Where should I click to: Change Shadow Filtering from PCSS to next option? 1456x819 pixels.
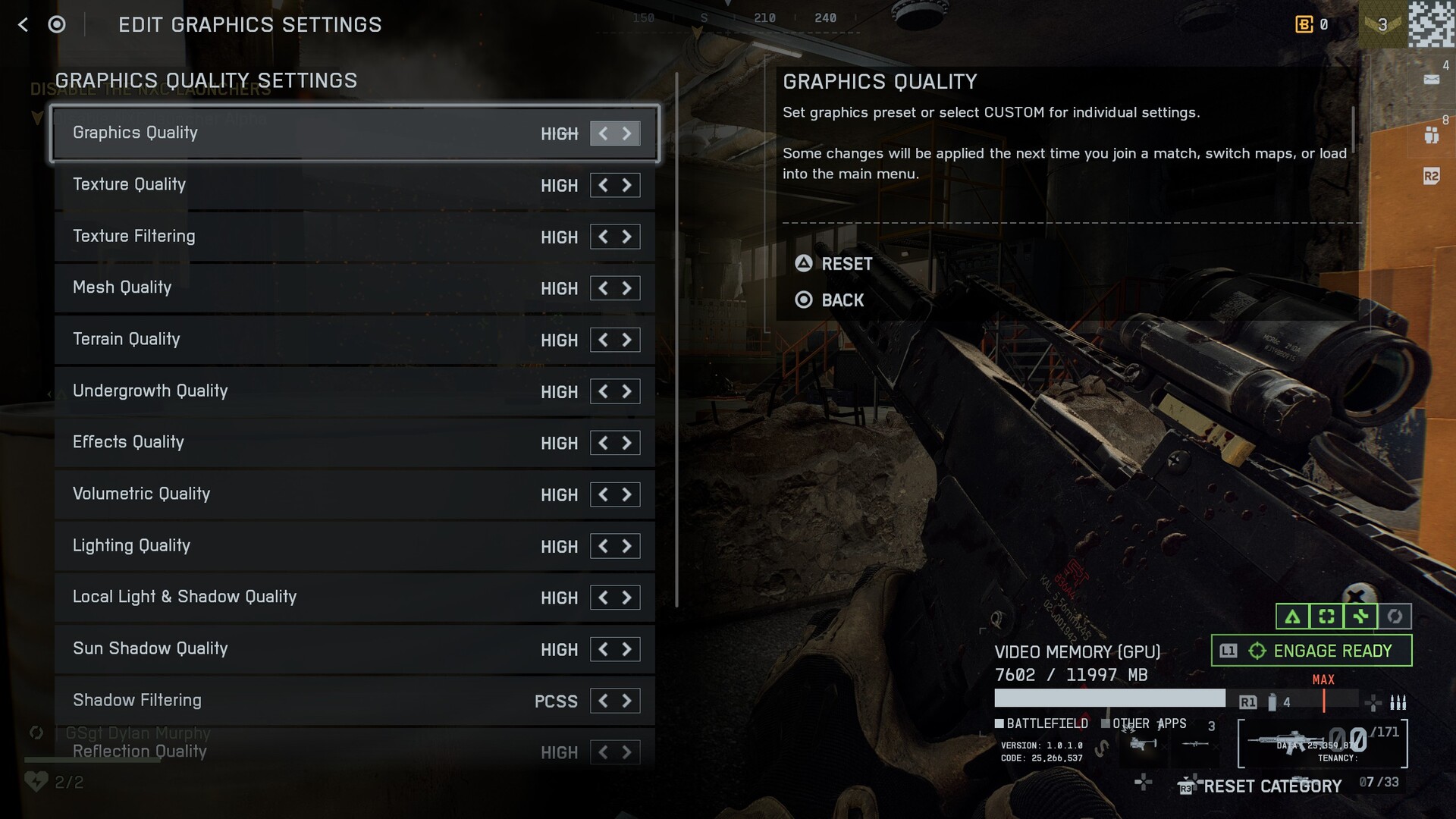627,701
